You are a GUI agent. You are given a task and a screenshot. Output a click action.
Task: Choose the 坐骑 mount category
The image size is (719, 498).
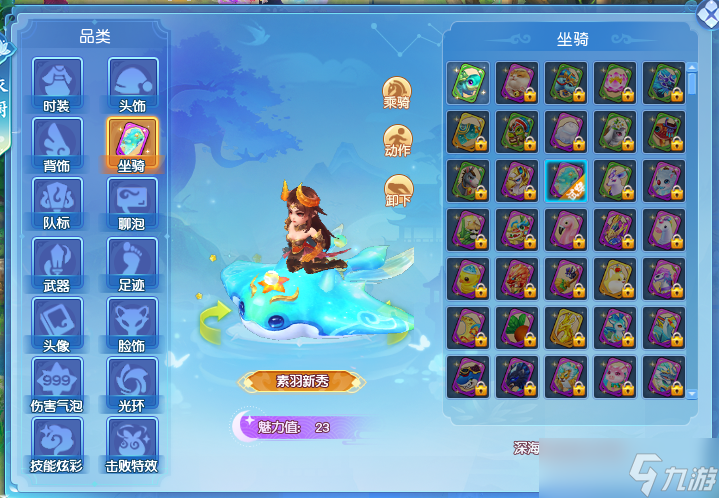pos(132,143)
